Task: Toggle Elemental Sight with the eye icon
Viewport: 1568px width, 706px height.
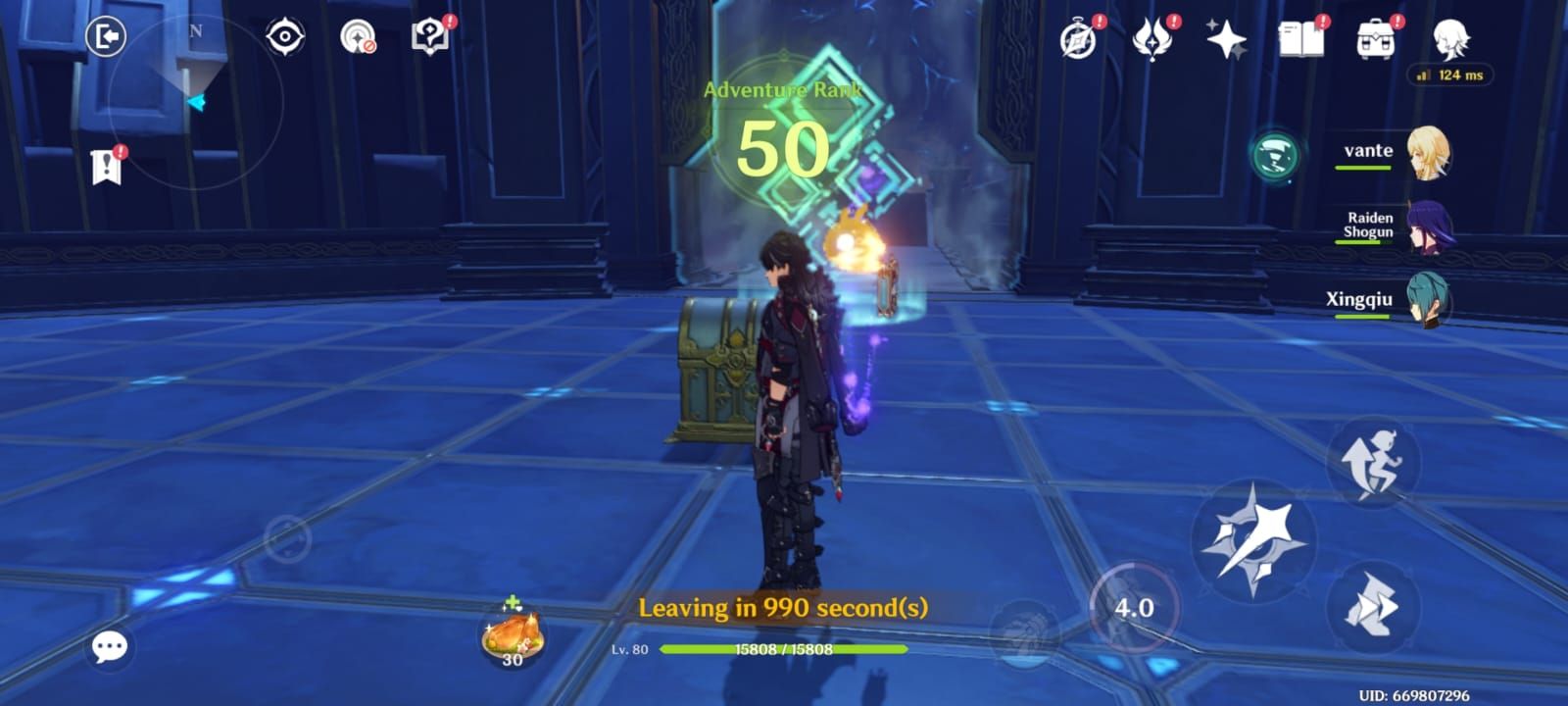Action: 284,36
